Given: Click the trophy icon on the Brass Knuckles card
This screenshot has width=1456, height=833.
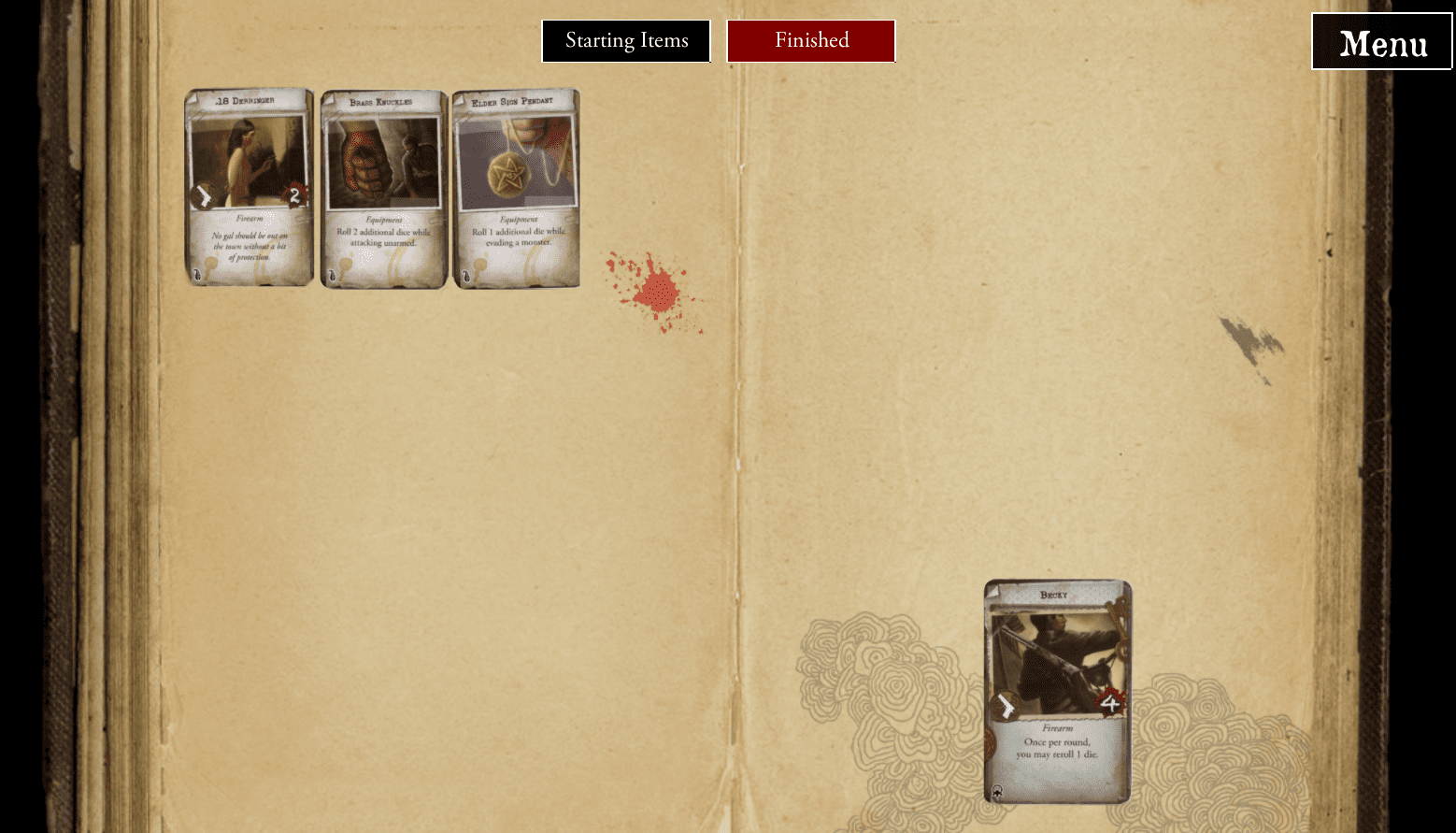Looking at the screenshot, I should [334, 273].
